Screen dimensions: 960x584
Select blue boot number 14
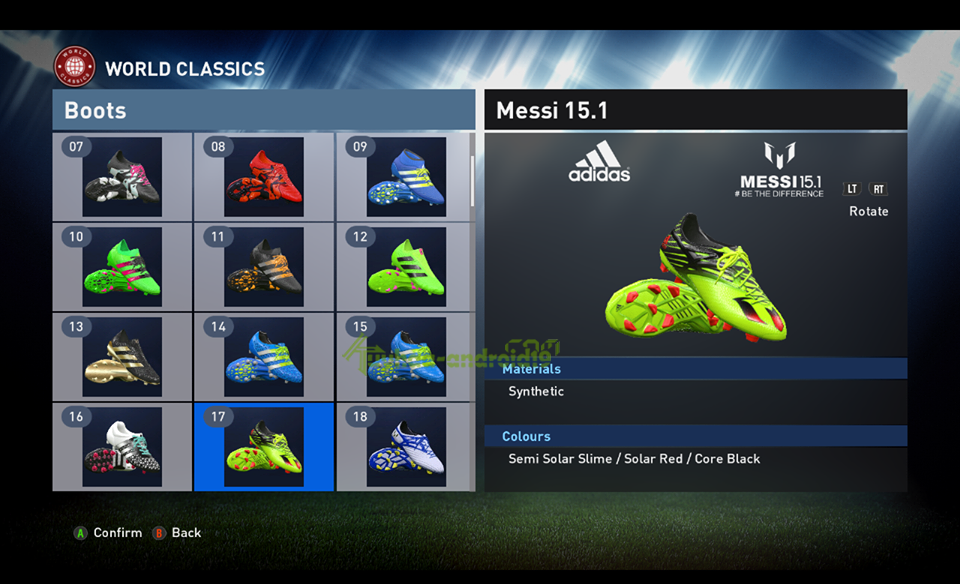tap(264, 357)
